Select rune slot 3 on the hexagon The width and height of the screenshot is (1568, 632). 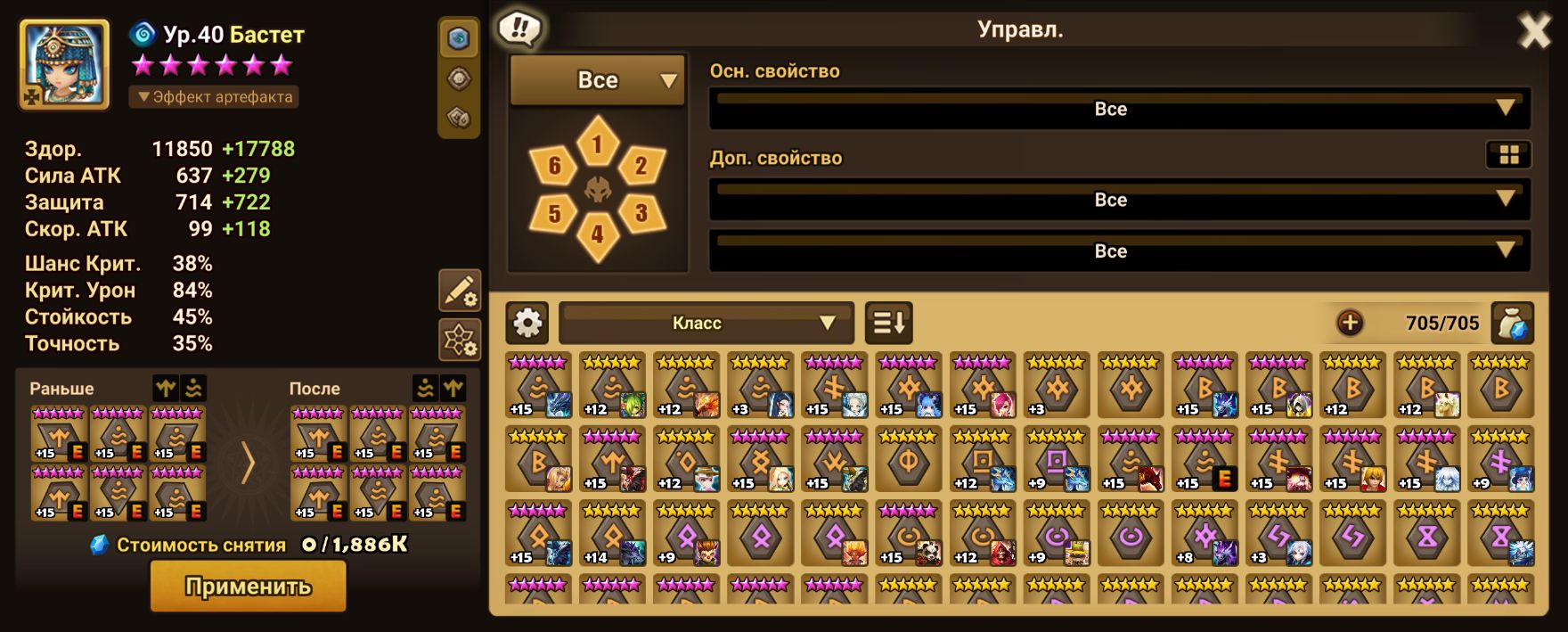641,213
